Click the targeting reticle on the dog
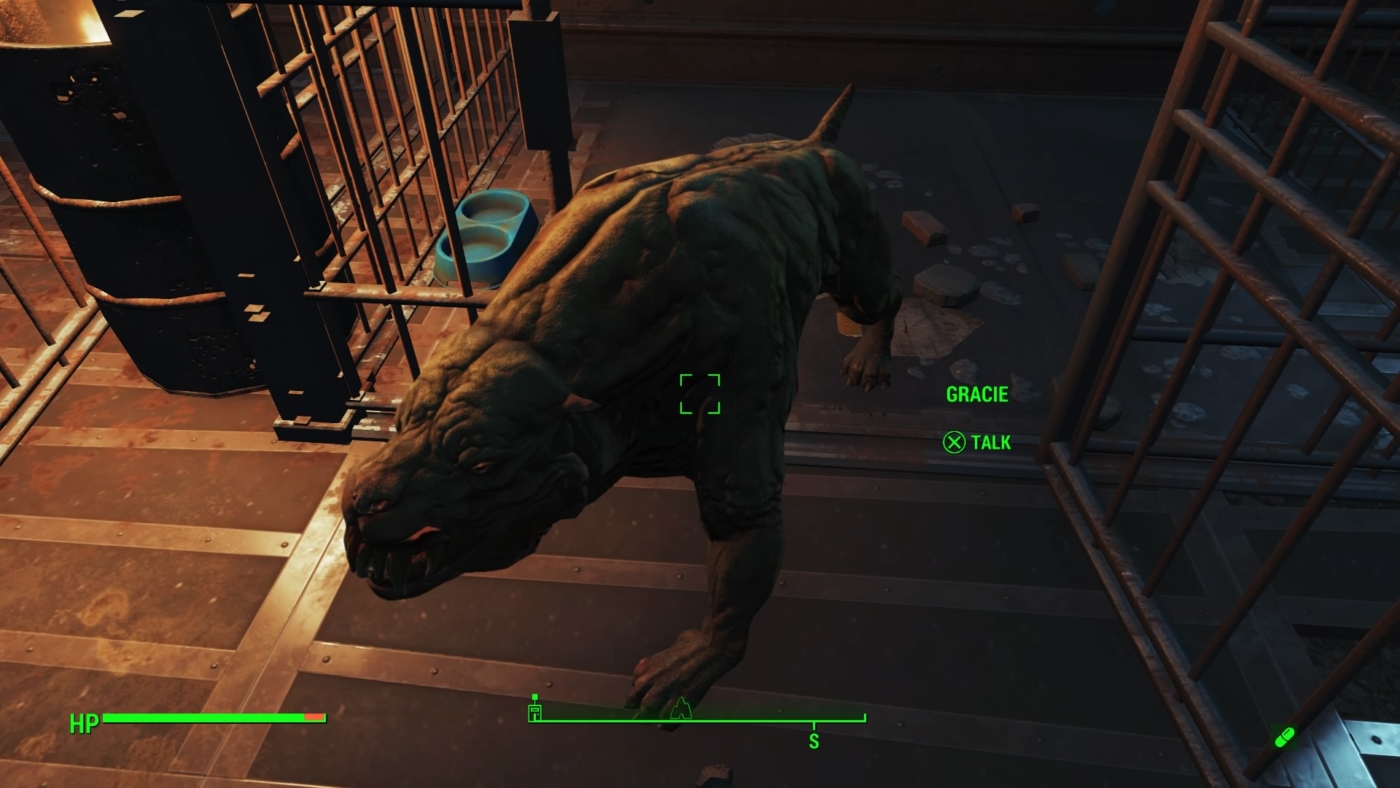The height and width of the screenshot is (788, 1400). pos(701,392)
